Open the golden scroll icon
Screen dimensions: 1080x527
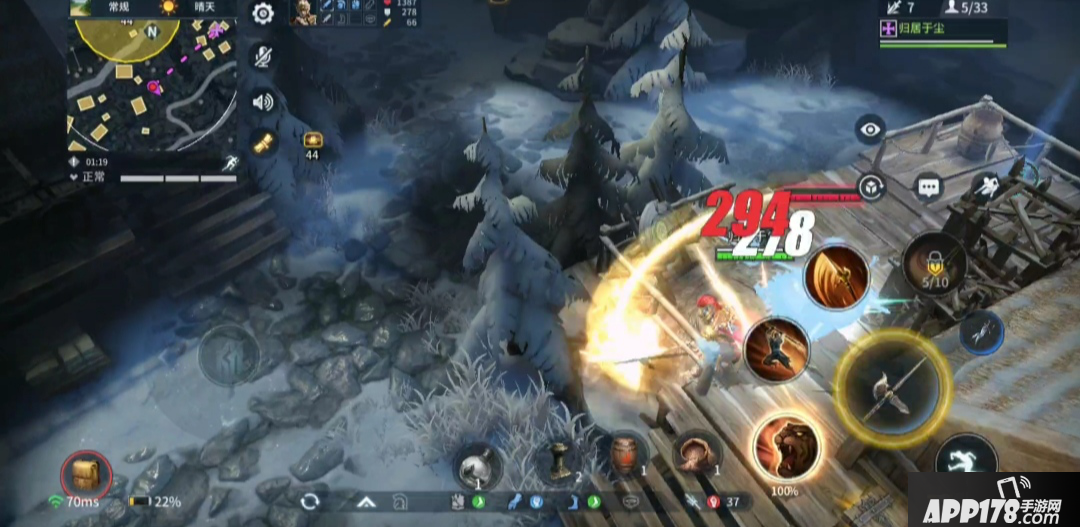(x=263, y=144)
